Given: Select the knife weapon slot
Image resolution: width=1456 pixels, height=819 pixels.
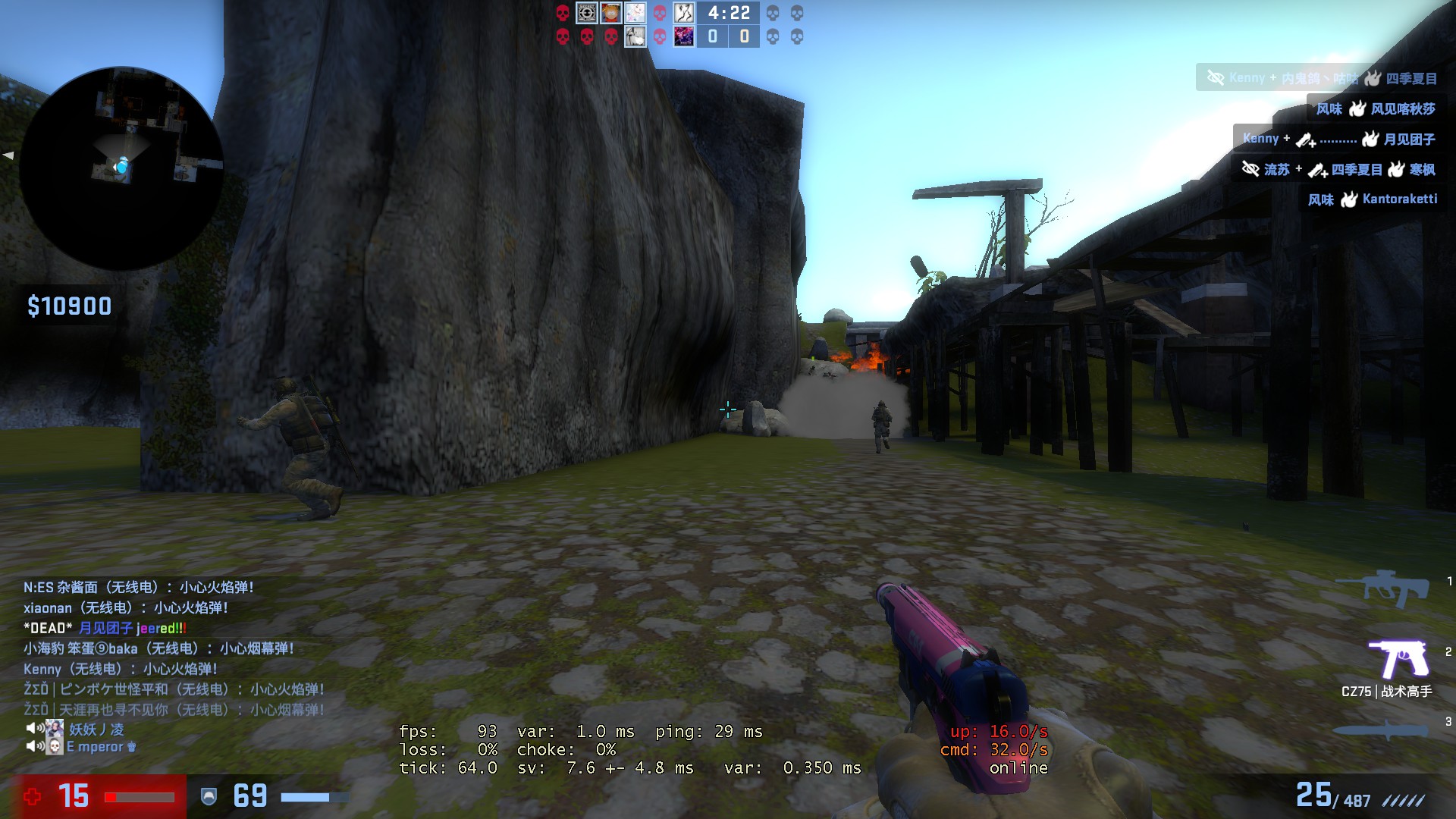Looking at the screenshot, I should point(1380,730).
